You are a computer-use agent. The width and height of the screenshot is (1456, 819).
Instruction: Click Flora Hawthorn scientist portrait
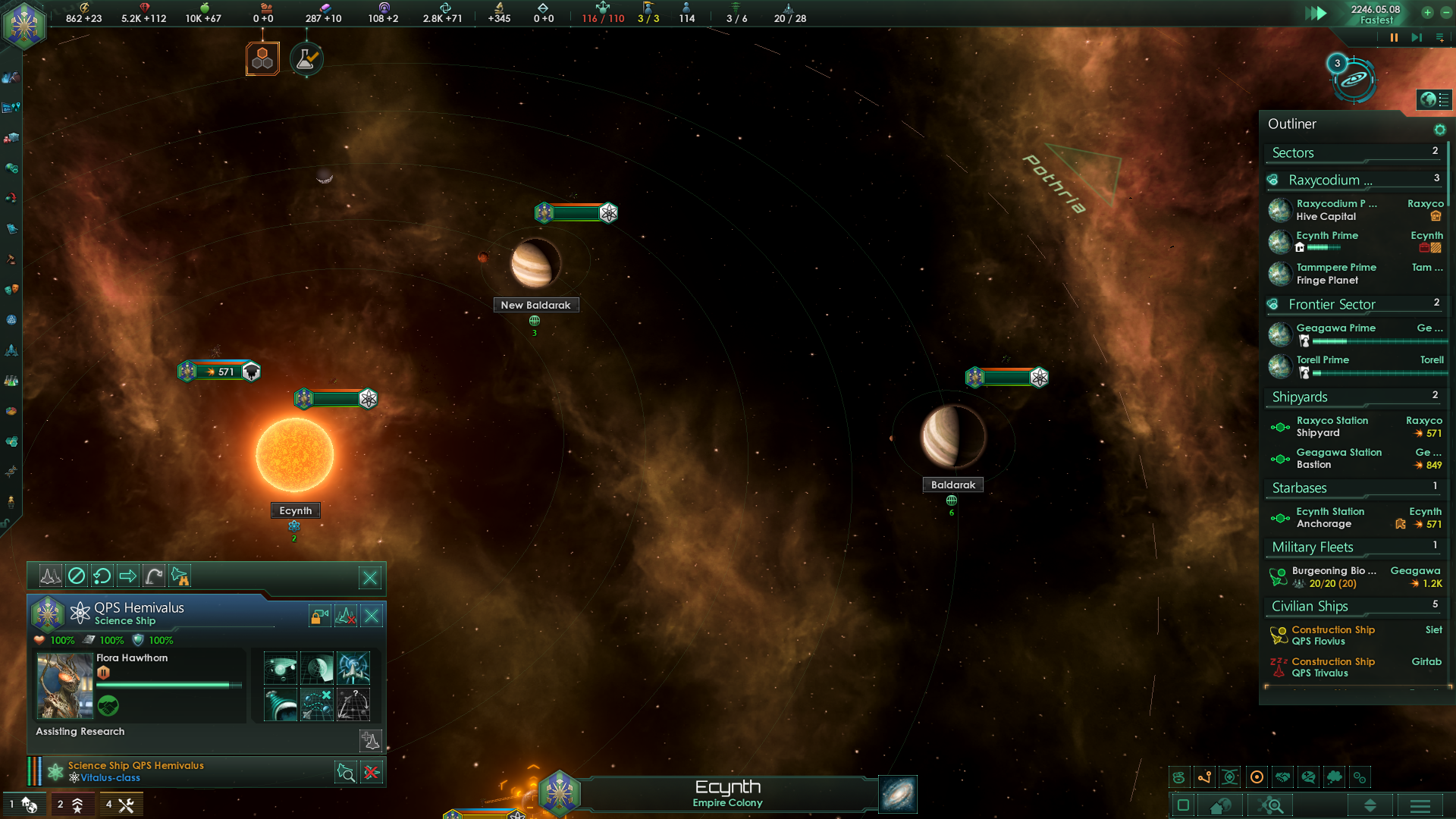[x=65, y=686]
